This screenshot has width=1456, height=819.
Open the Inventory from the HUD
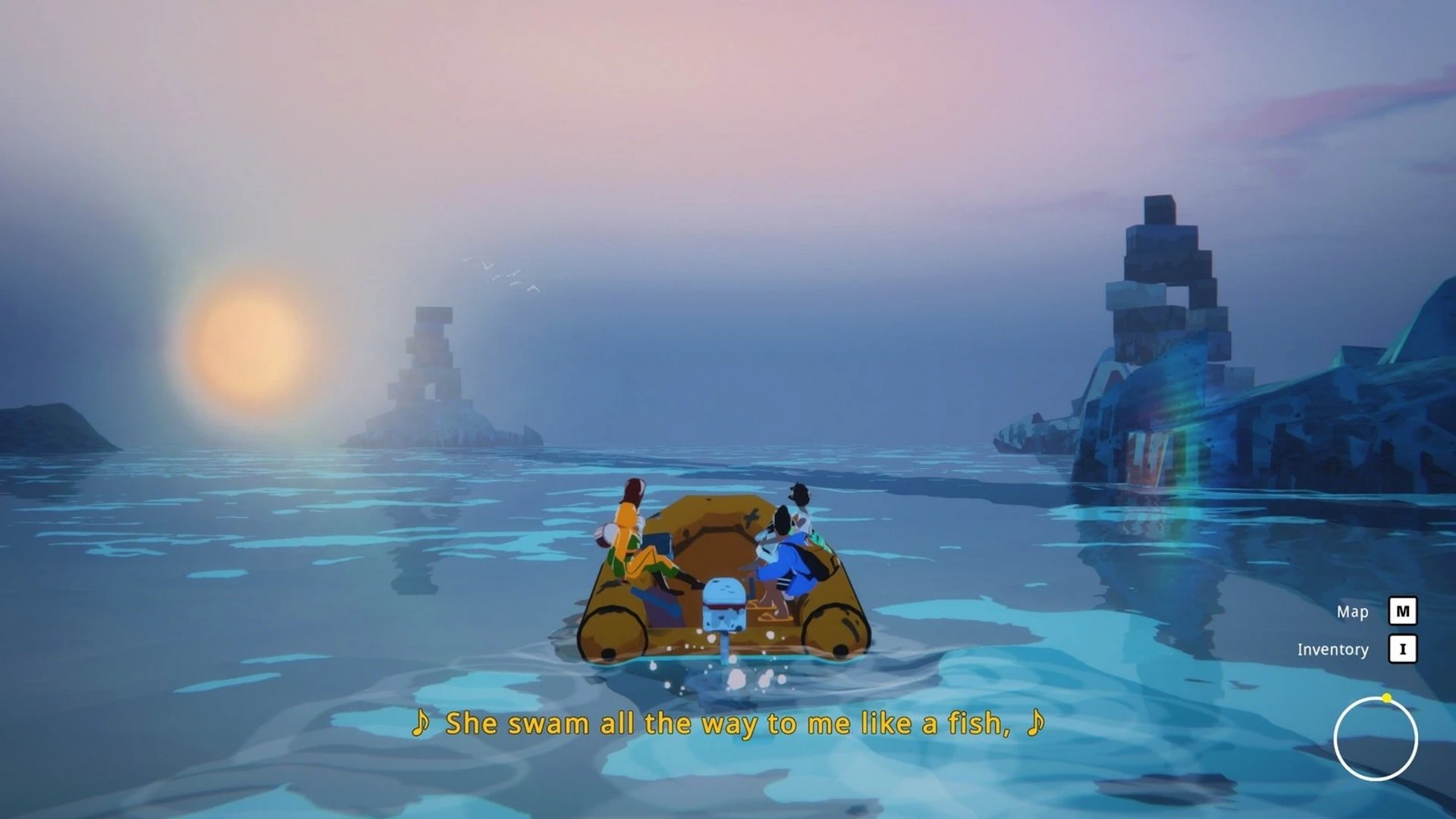1402,649
